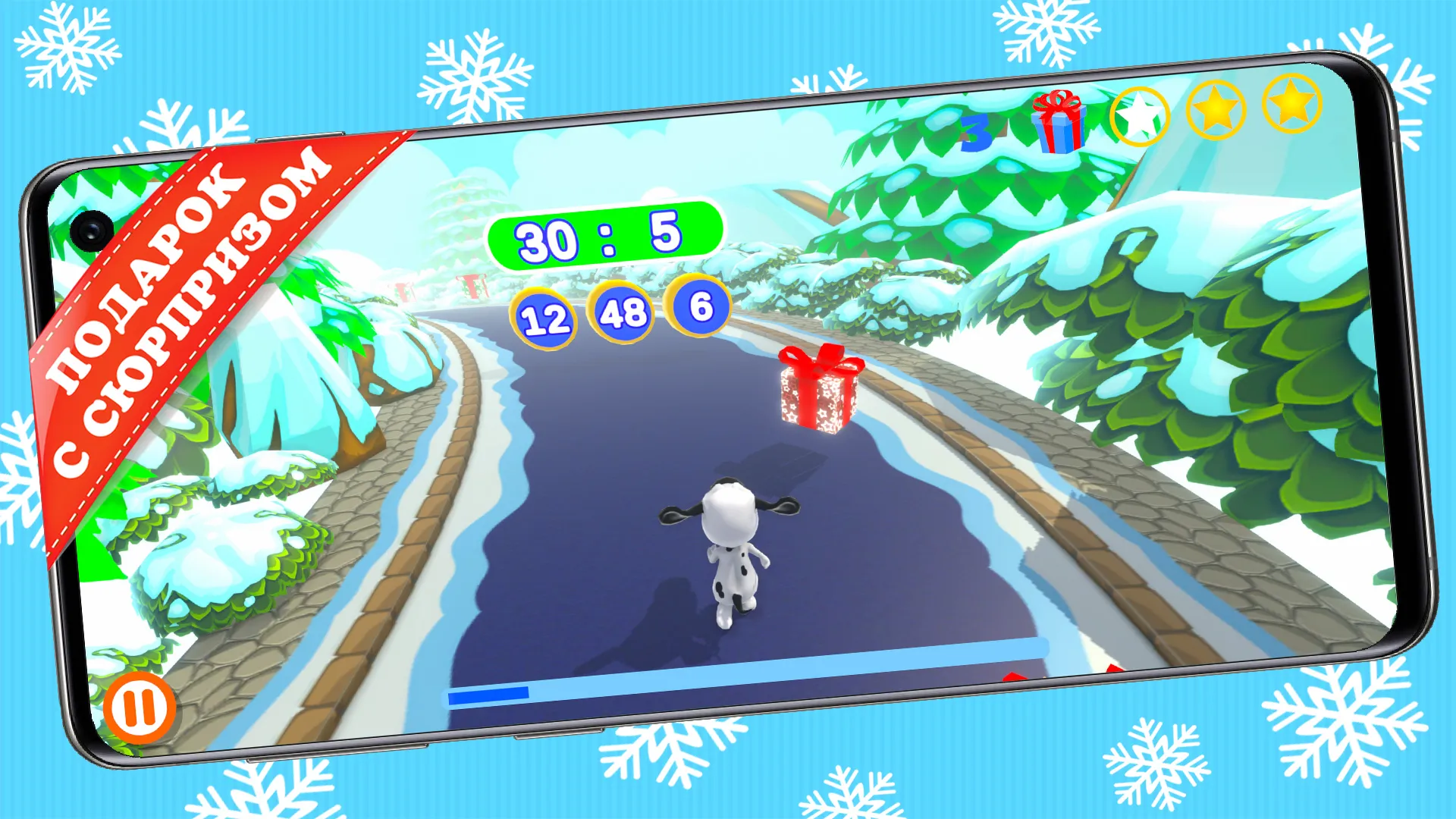1456x819 pixels.
Task: Choose answer bubble 12
Action: (x=544, y=319)
